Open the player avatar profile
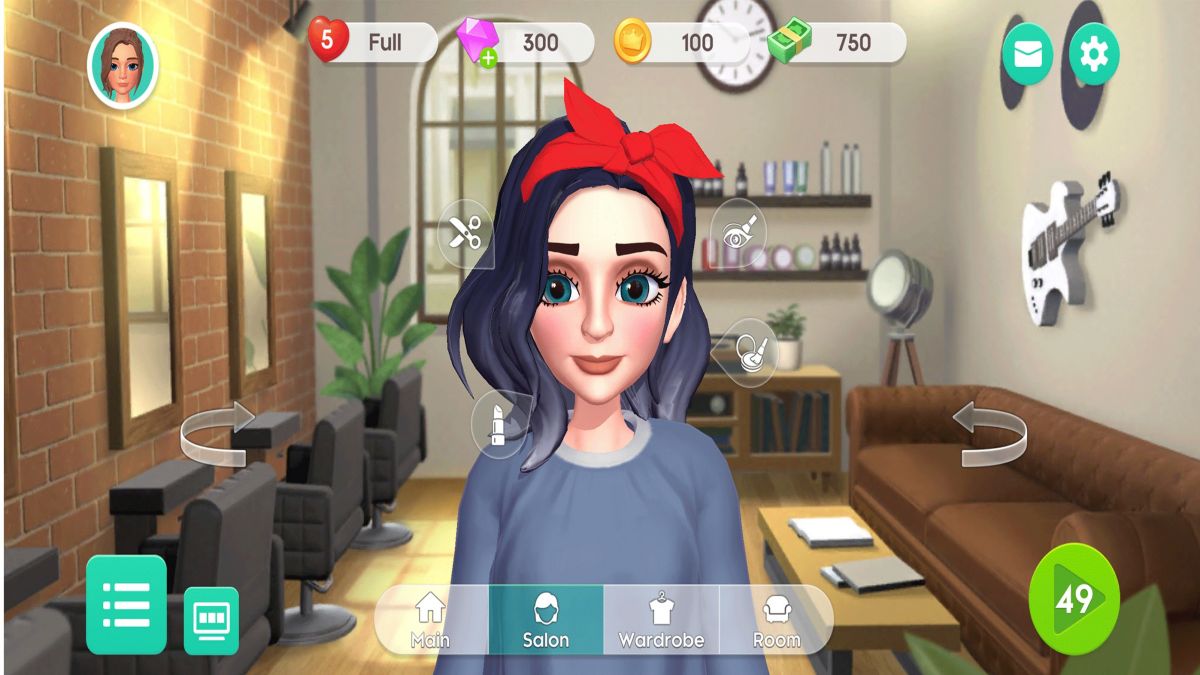The width and height of the screenshot is (1200, 675). point(123,64)
